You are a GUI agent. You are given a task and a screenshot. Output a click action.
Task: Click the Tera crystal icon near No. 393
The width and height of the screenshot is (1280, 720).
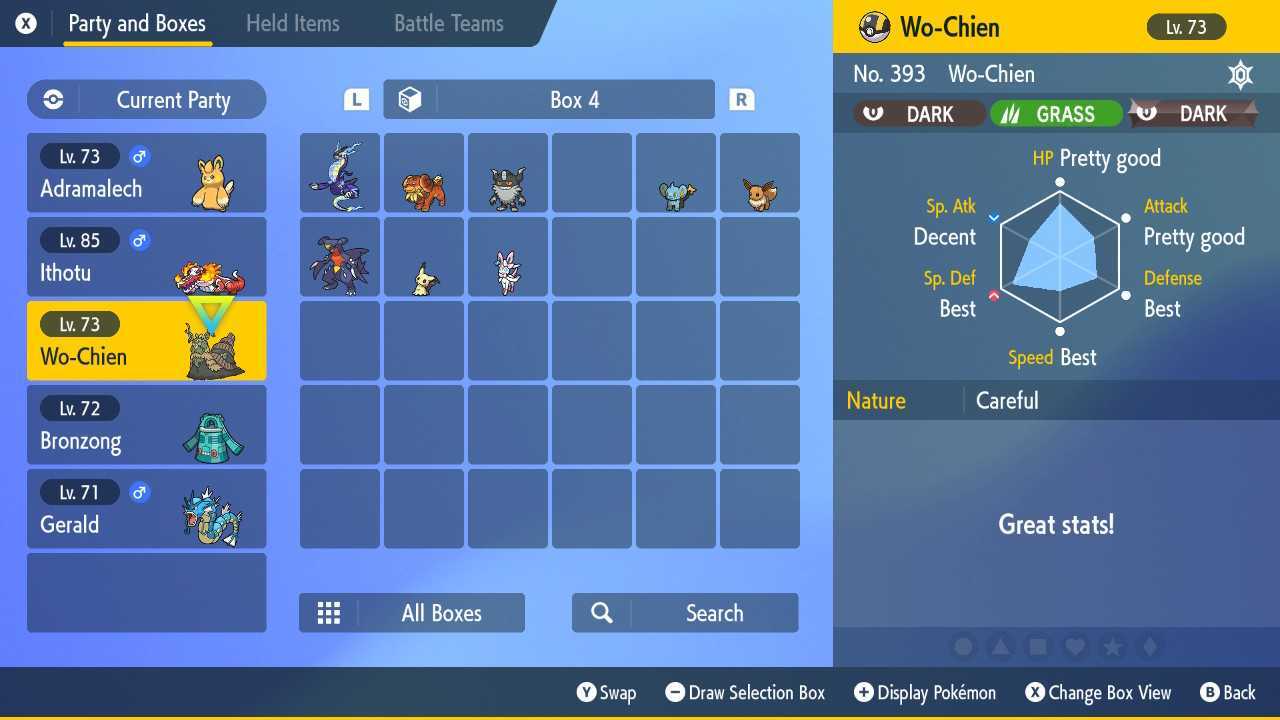coord(1240,74)
